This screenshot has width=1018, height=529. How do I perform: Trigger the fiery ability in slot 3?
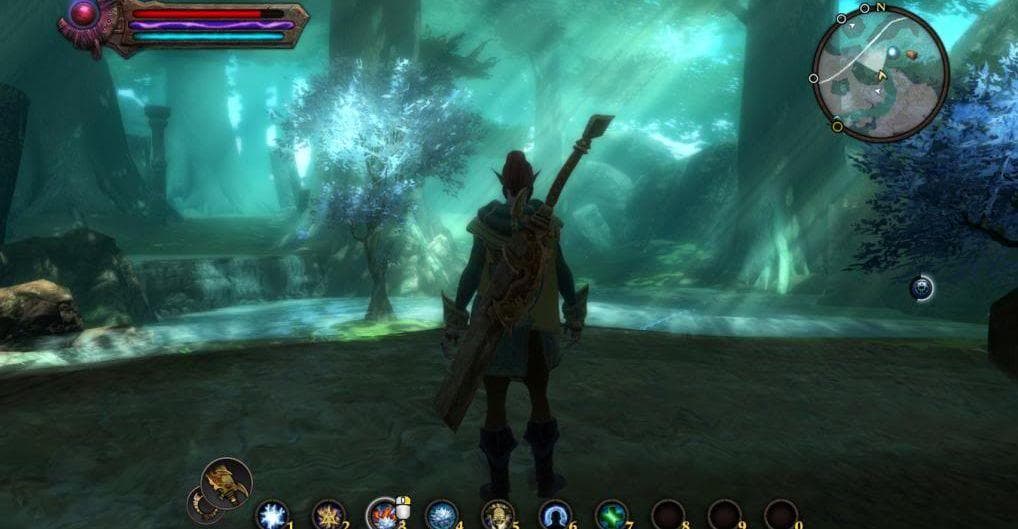[383, 515]
